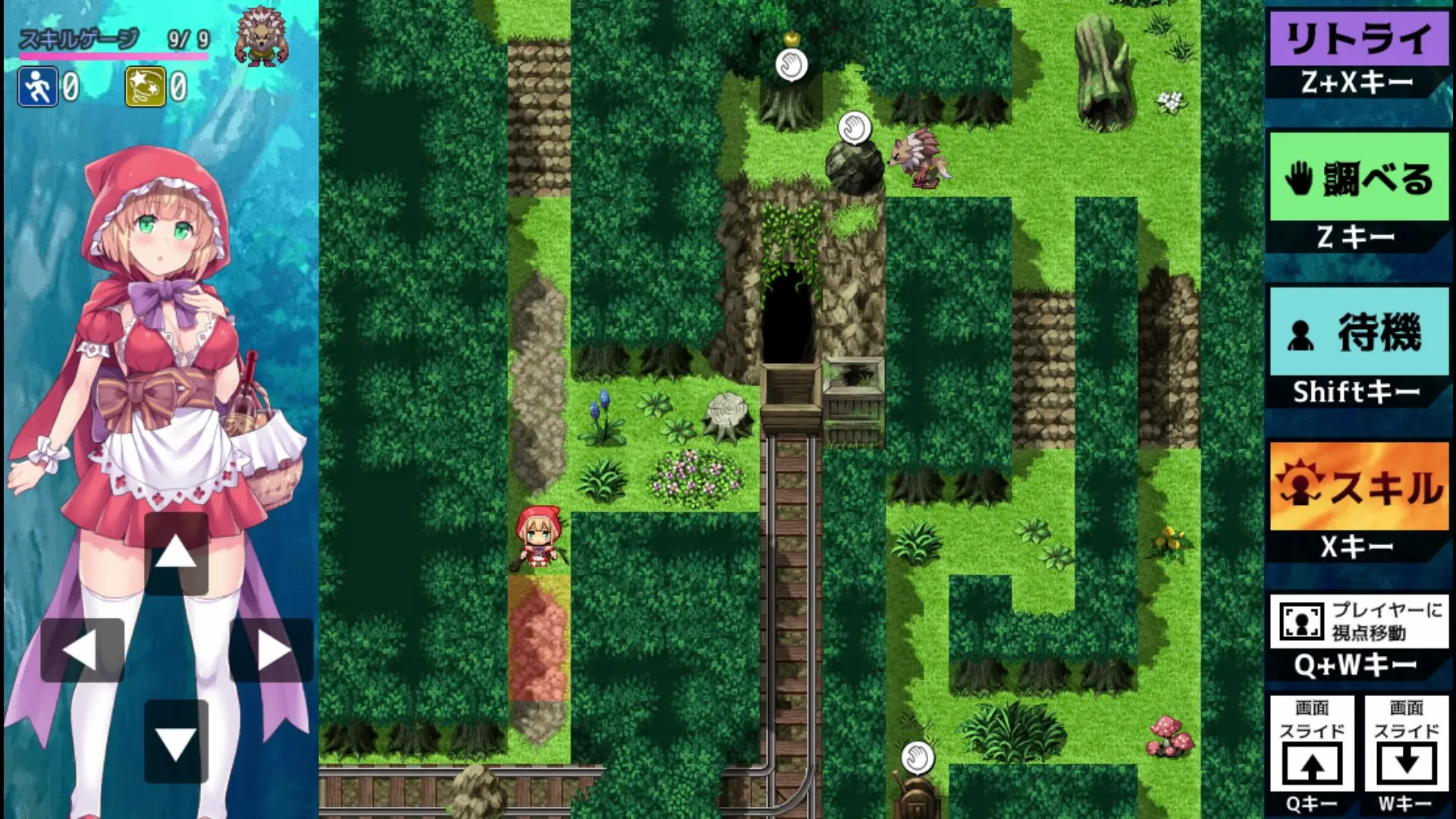Tap the down arrow on the D-pad
This screenshot has width=1456, height=819.
176,742
